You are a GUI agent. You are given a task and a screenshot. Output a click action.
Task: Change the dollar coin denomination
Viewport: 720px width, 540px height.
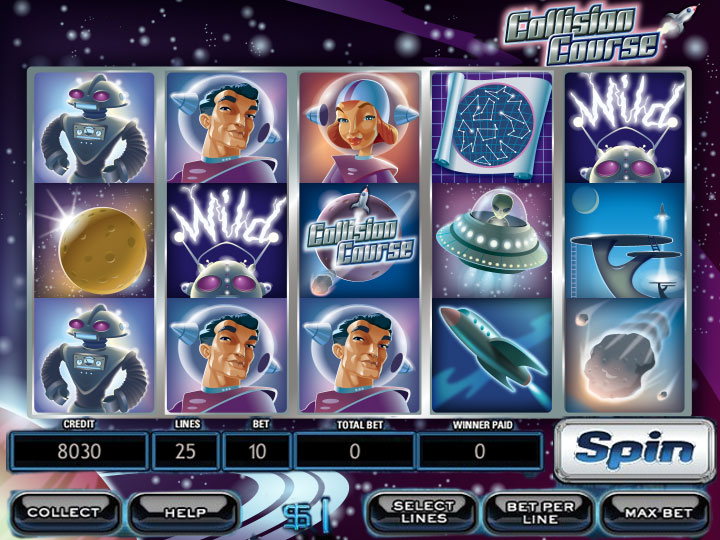[310, 514]
